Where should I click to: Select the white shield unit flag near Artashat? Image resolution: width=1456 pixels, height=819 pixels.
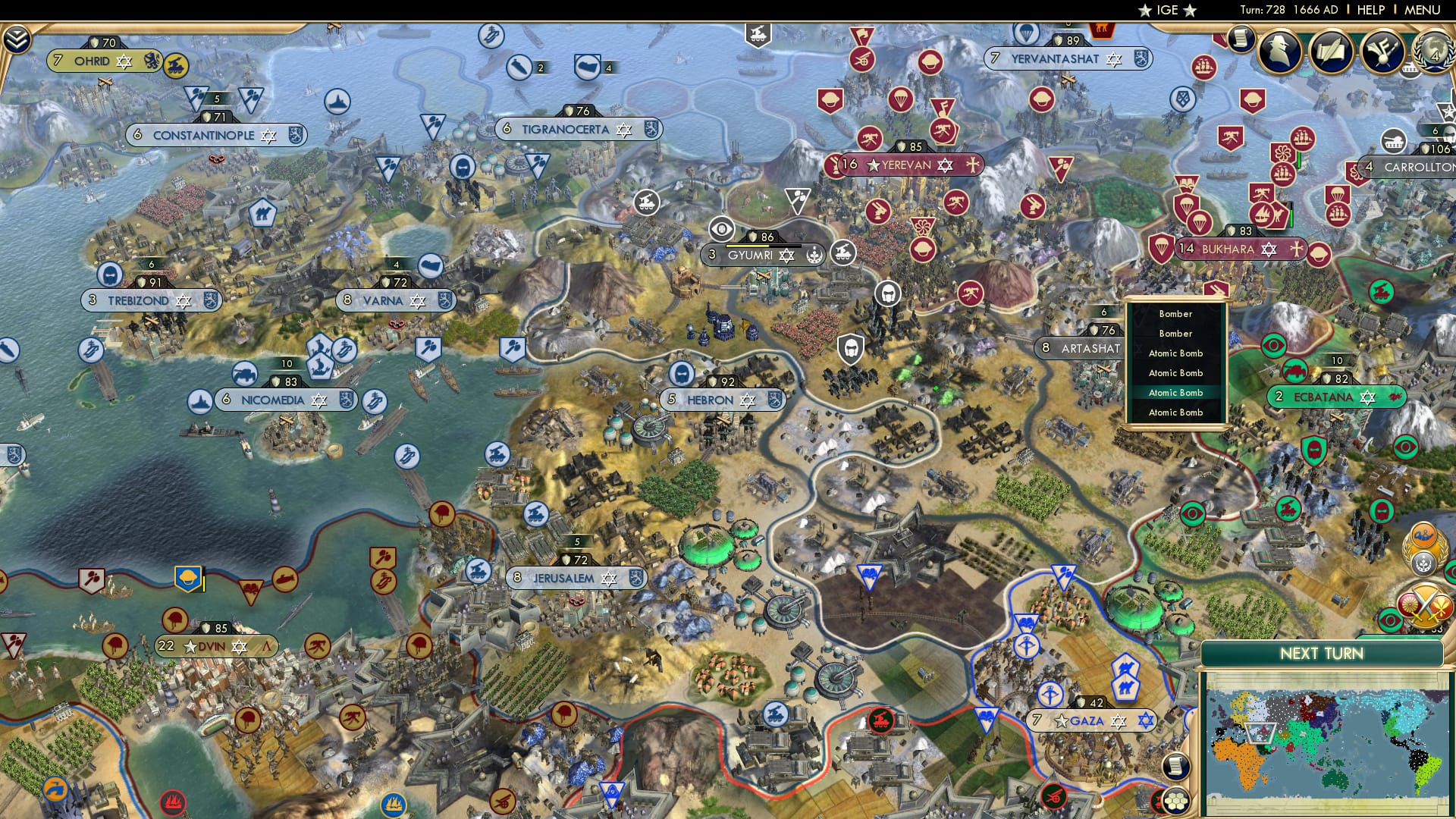coord(851,350)
